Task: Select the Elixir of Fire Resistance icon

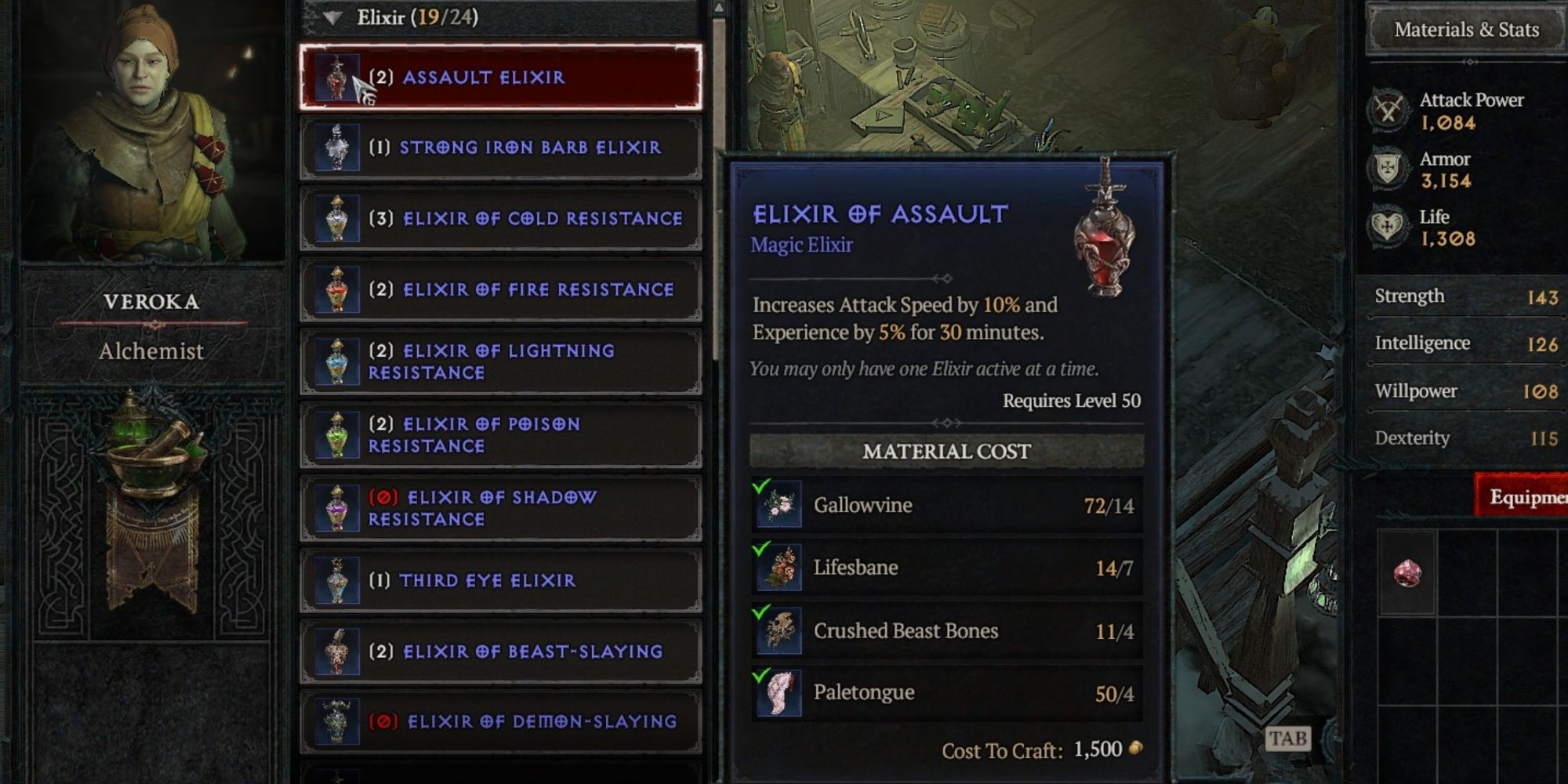Action: (339, 289)
